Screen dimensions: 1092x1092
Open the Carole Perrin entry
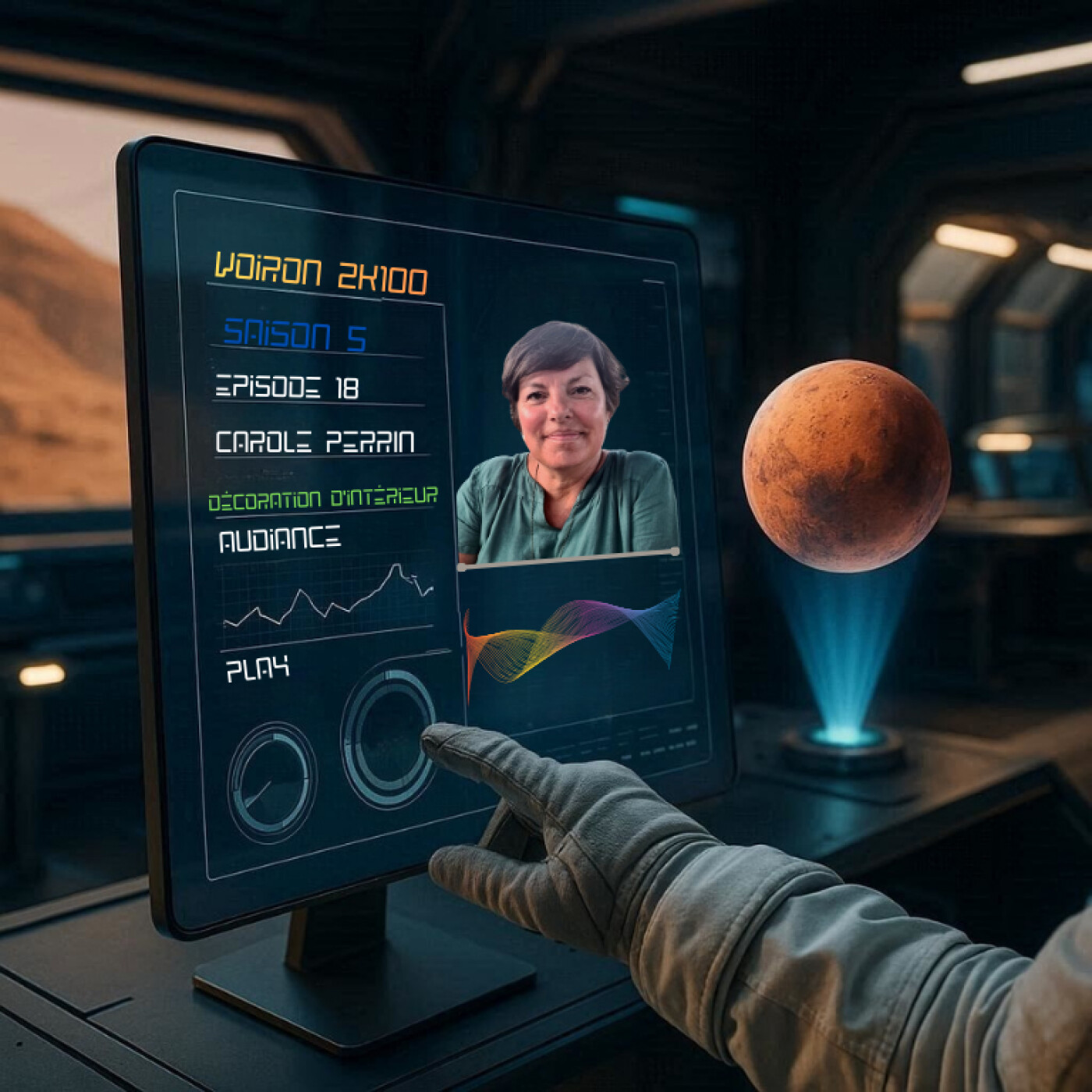(x=314, y=442)
